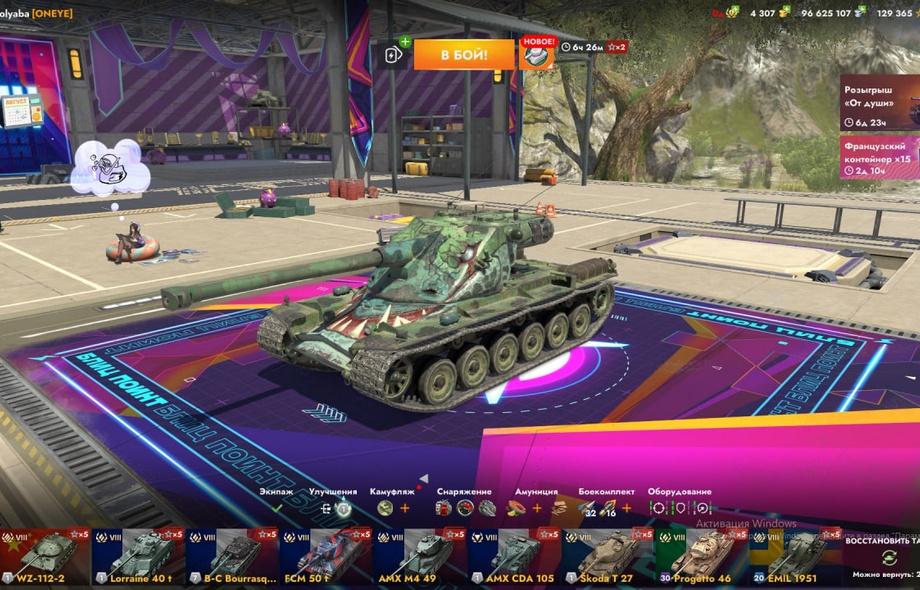
Task: Switch to the AMX M4 49 tank
Action: click(x=420, y=557)
